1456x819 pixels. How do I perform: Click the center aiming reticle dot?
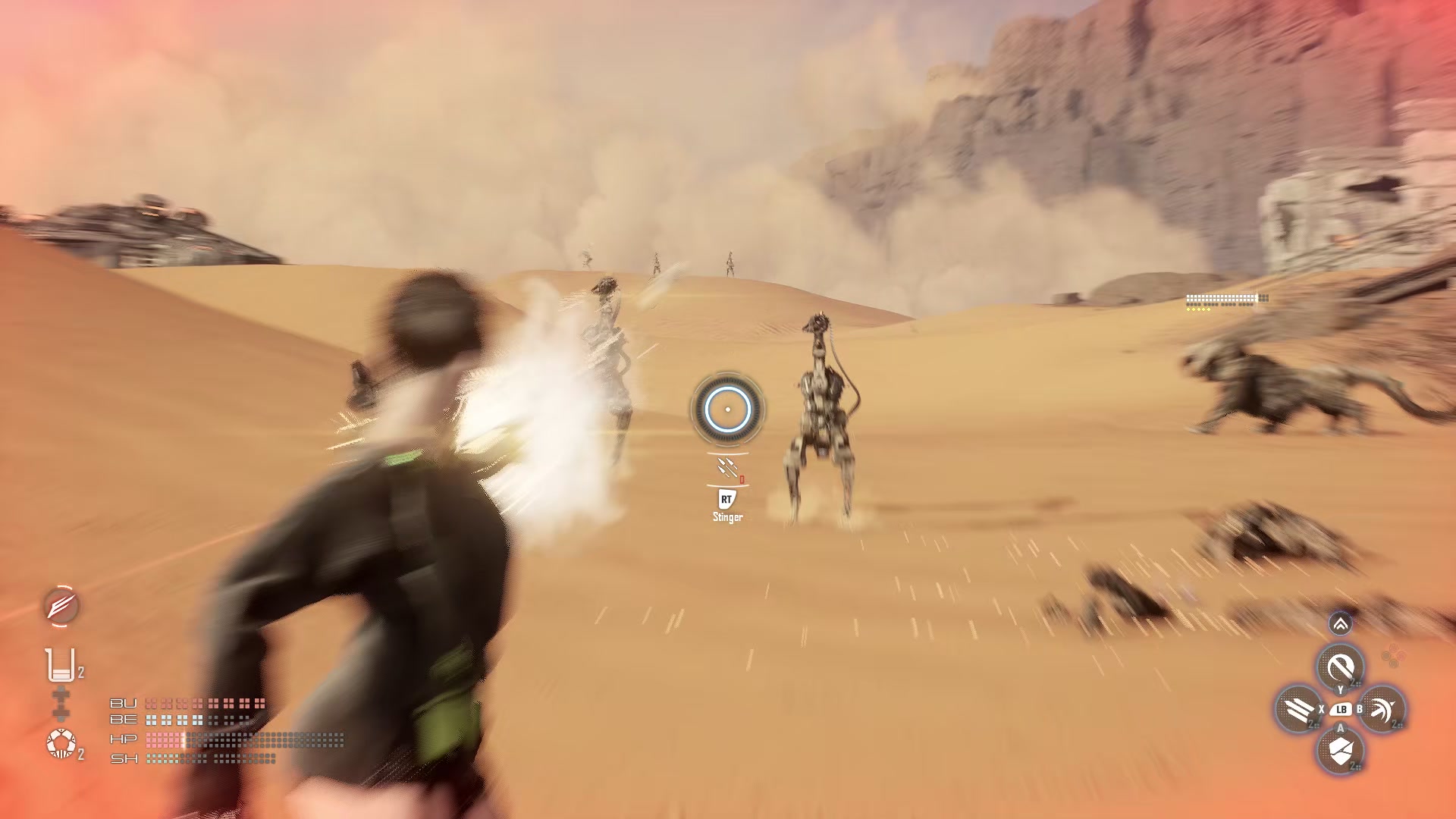(728, 409)
